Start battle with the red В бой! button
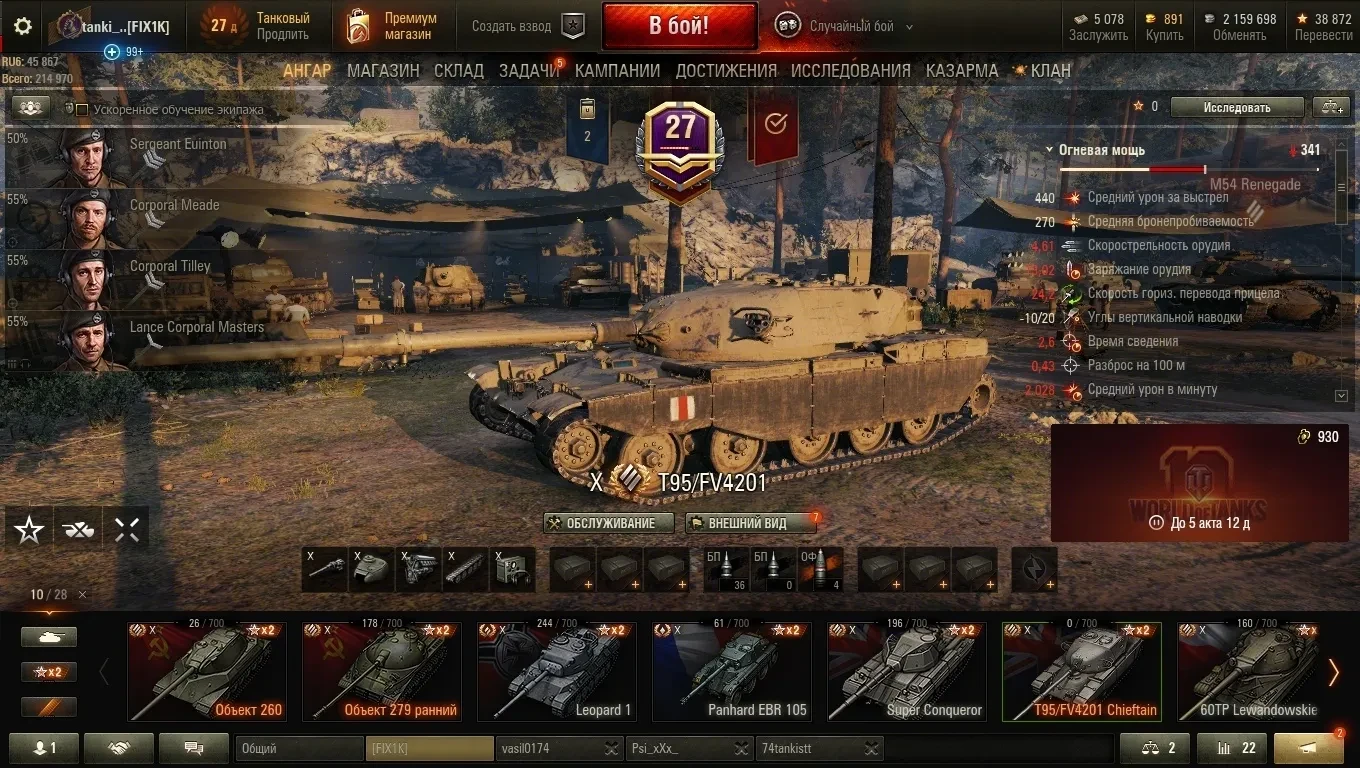Image resolution: width=1360 pixels, height=768 pixels. click(678, 26)
